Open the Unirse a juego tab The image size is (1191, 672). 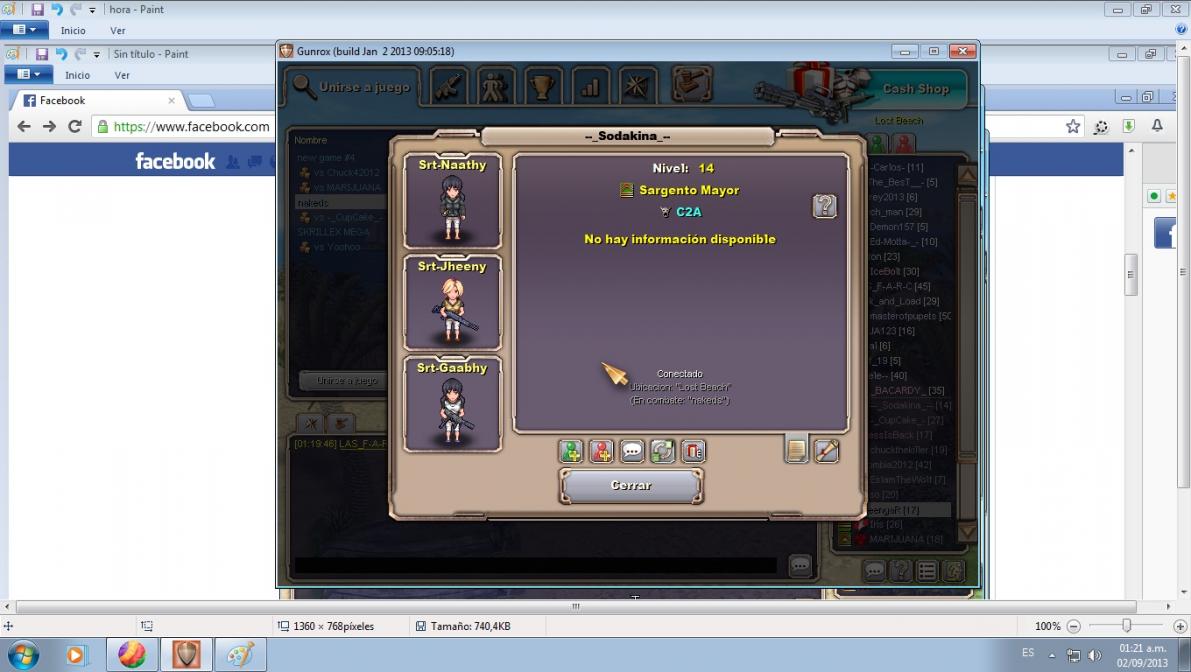tap(351, 87)
